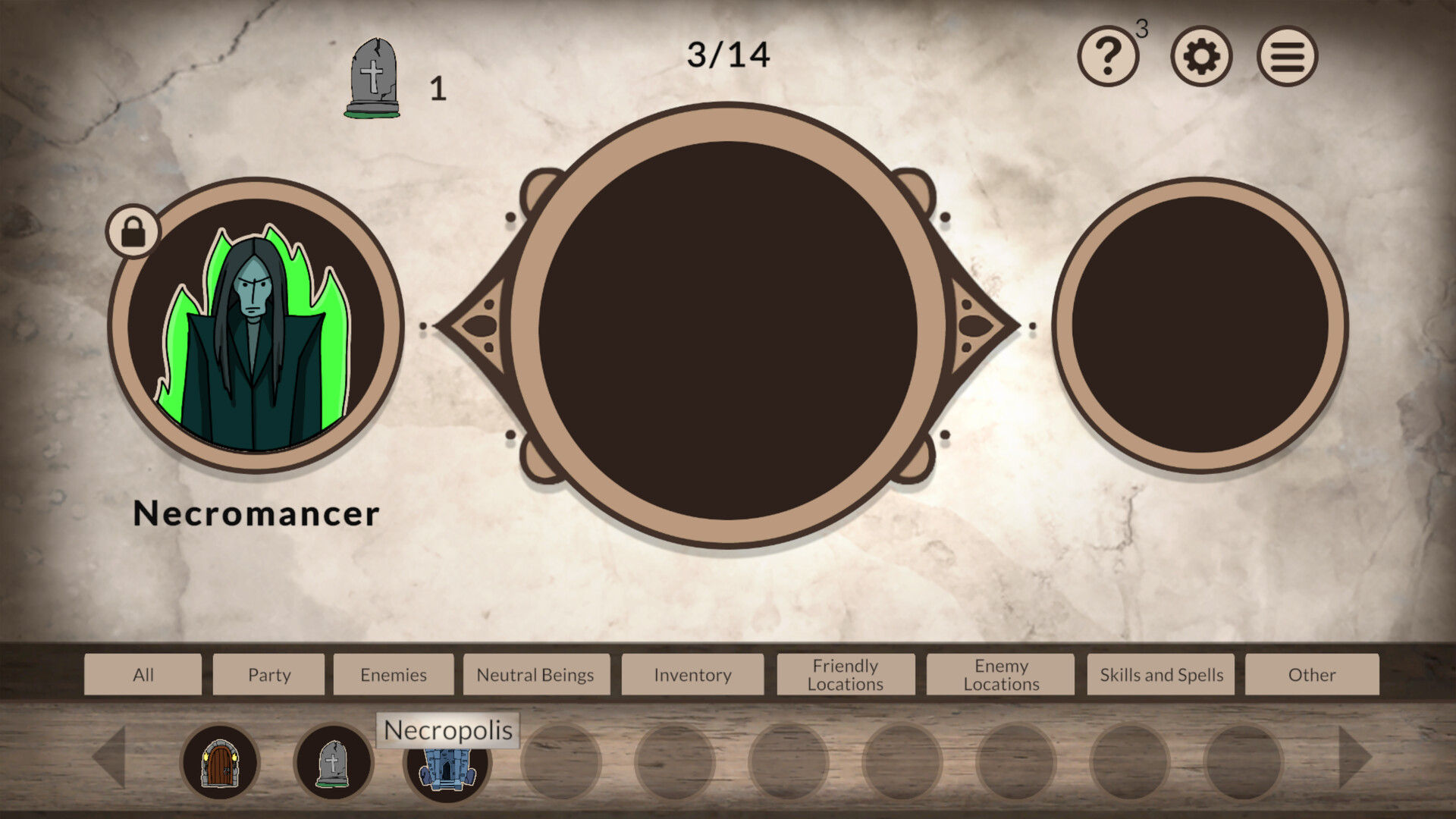1456x819 pixels.
Task: View the Enemy Locations category
Action: click(1001, 674)
